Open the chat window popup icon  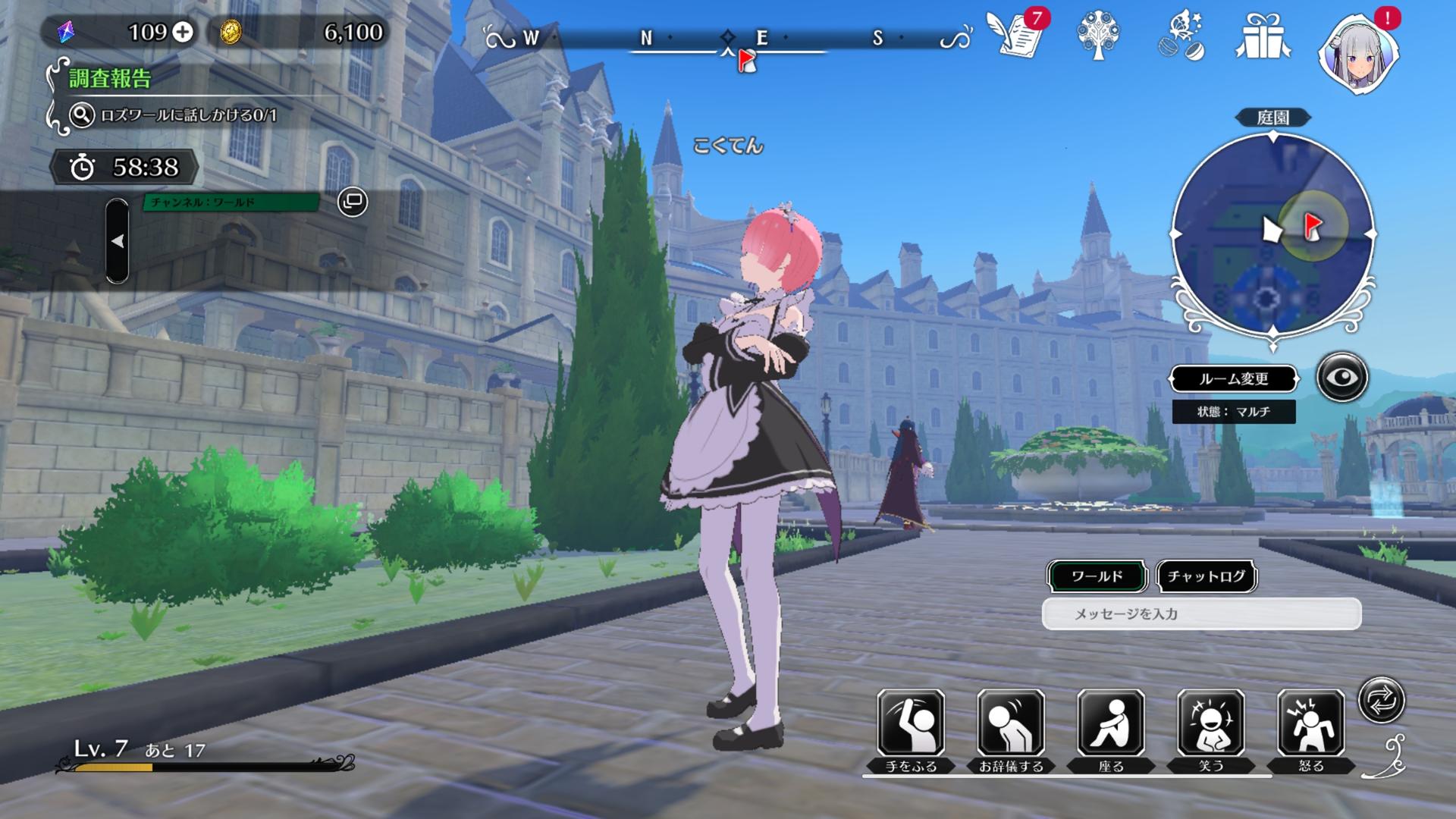pos(353,202)
